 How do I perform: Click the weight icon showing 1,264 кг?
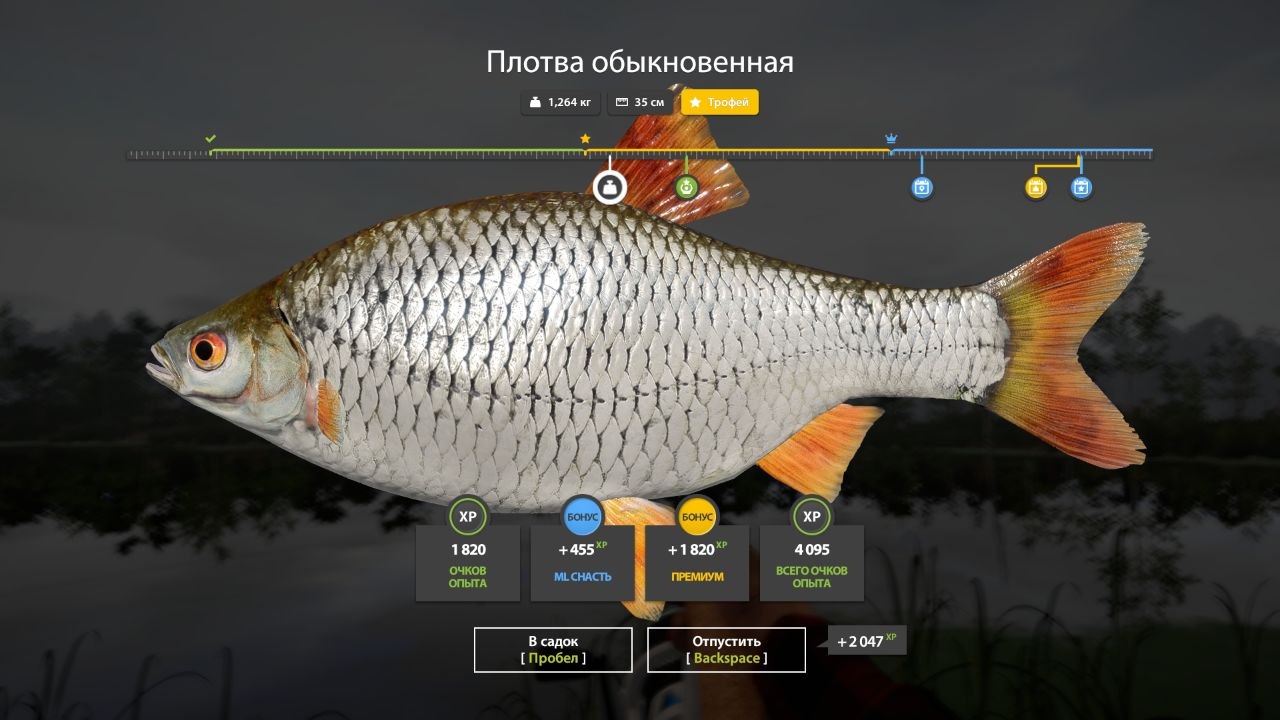tap(536, 102)
